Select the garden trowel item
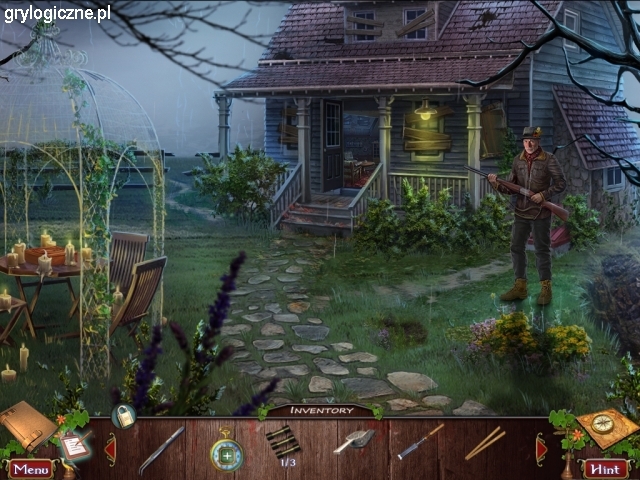The width and height of the screenshot is (640, 480). 354,440
